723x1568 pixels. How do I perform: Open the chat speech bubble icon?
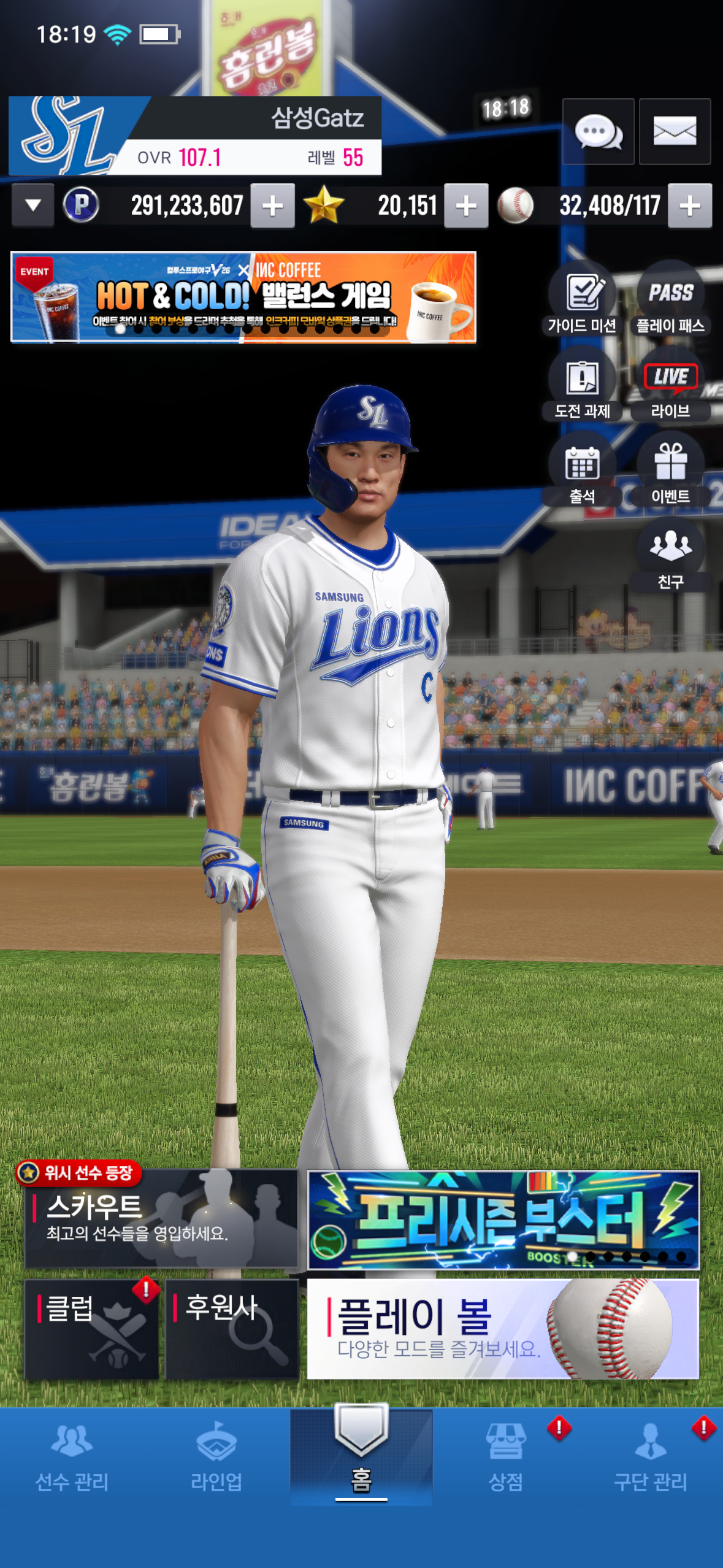[x=598, y=131]
